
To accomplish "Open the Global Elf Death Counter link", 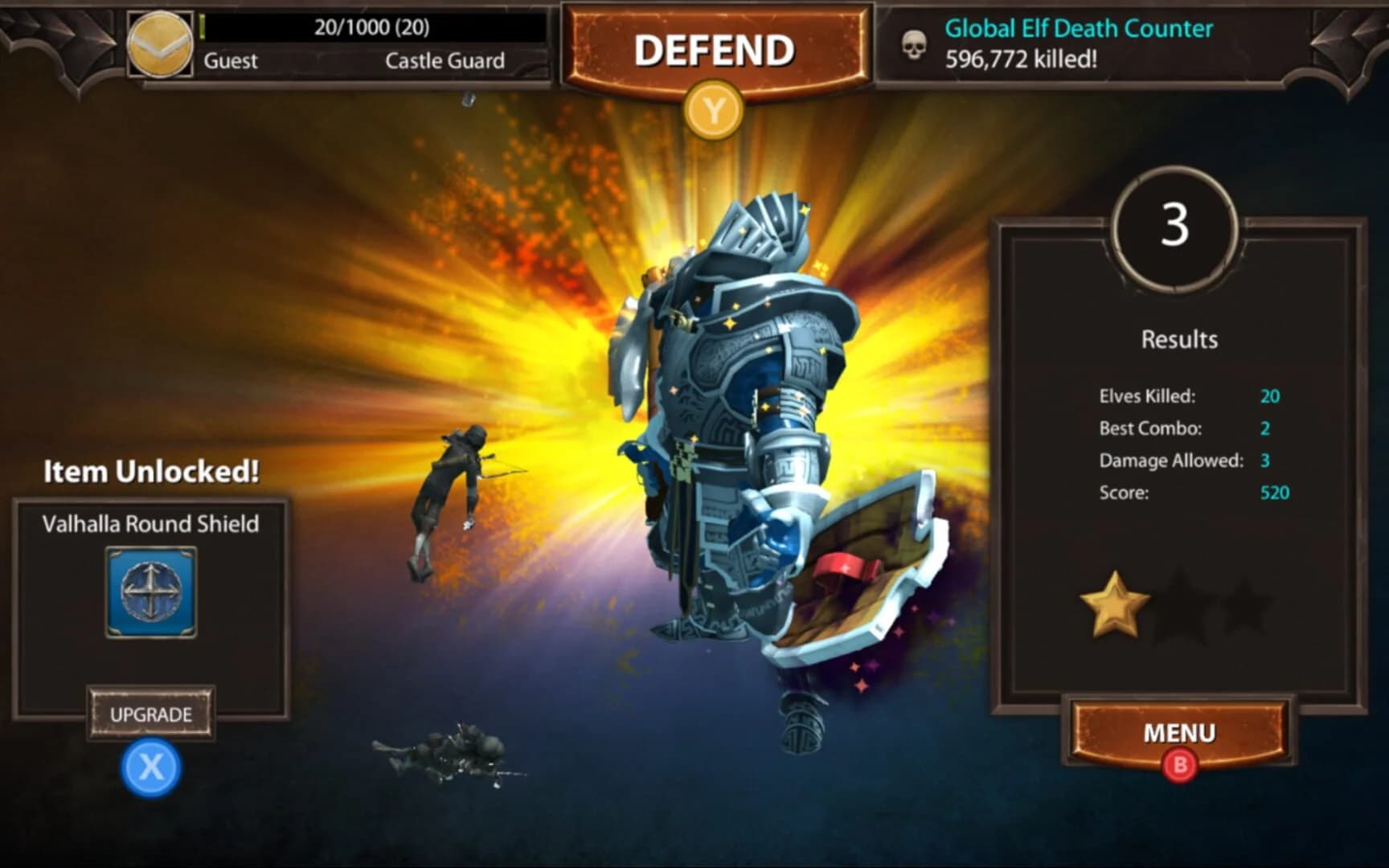I will 1079,29.
